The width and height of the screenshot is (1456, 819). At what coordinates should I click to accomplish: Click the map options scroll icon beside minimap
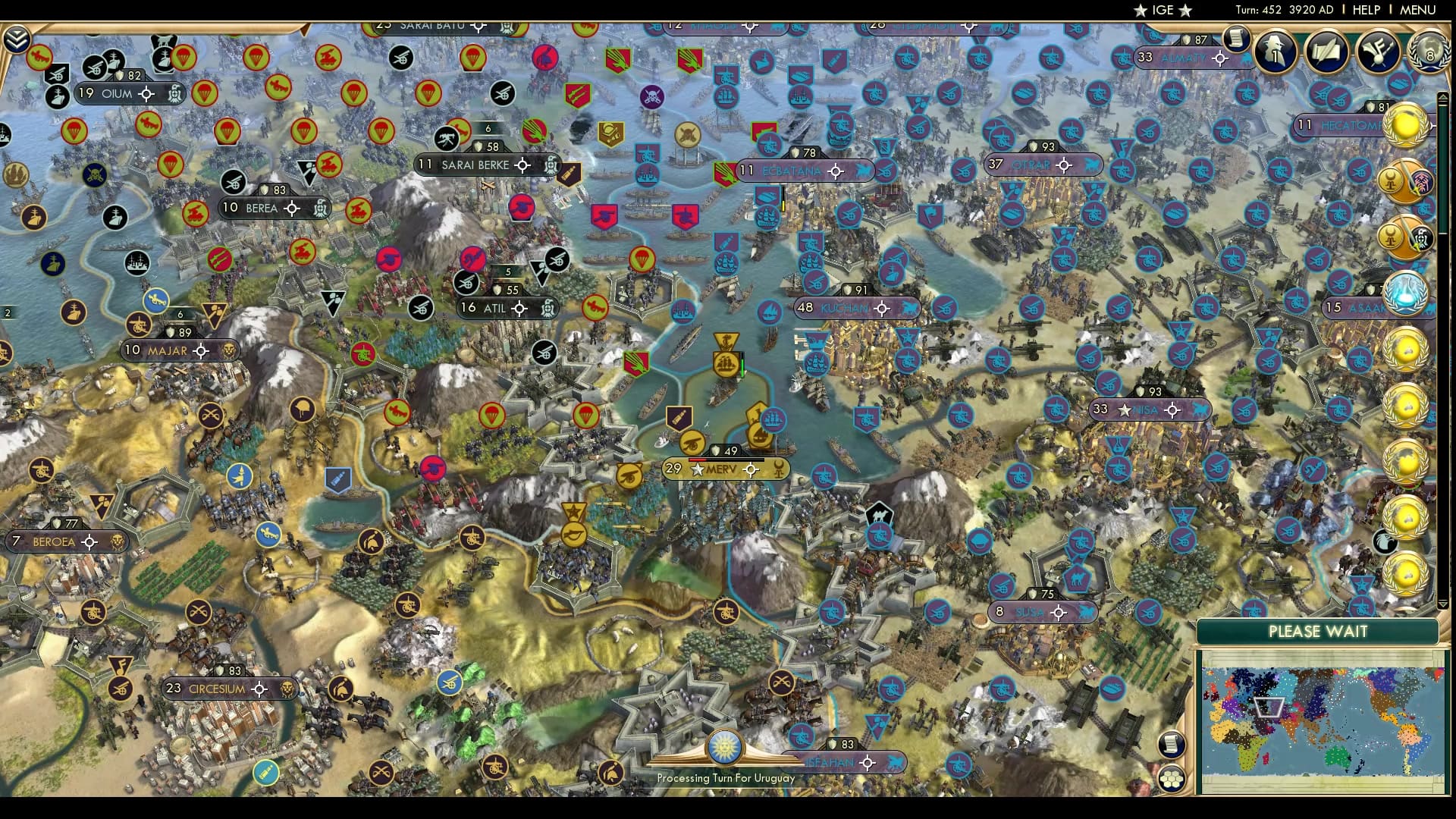1172,745
